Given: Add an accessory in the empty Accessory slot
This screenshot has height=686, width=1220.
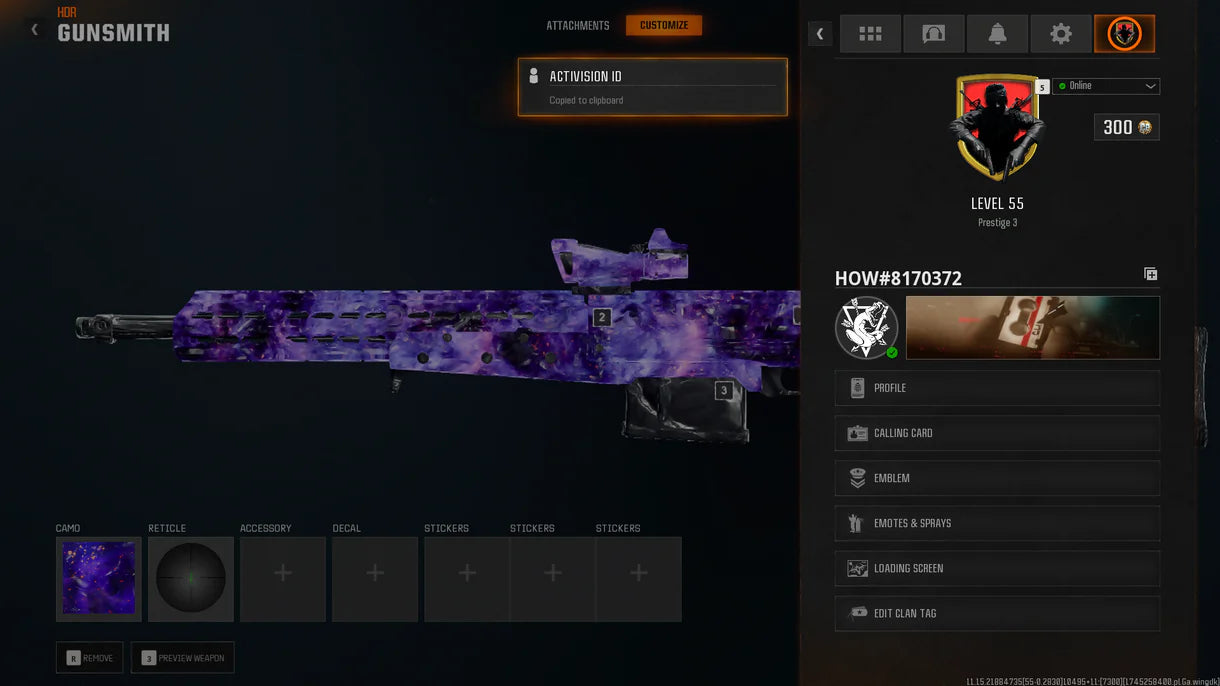Looking at the screenshot, I should pyautogui.click(x=283, y=579).
